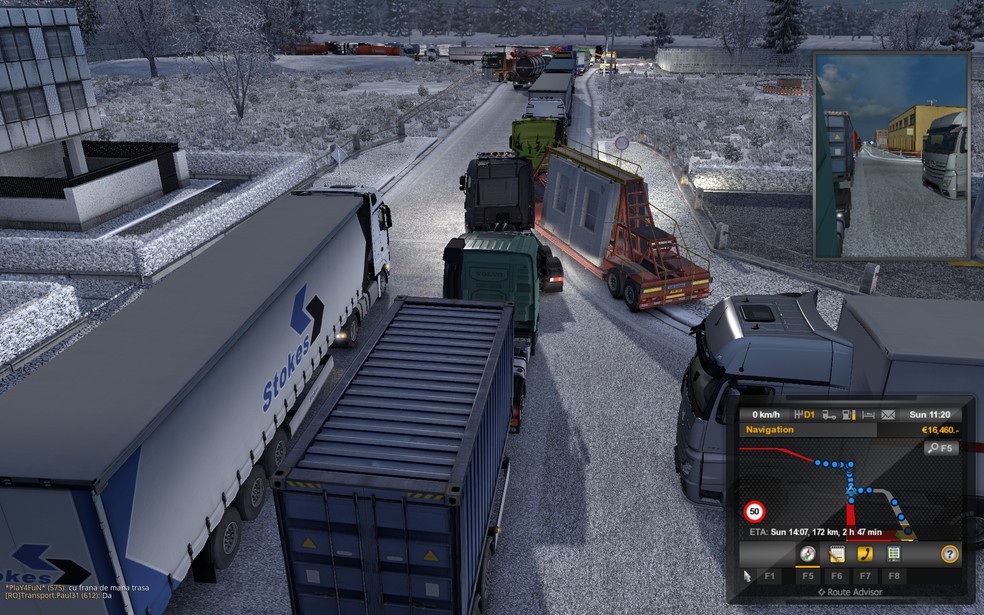984x615 pixels.
Task: Open the Navigation compass tab
Action: 806,553
